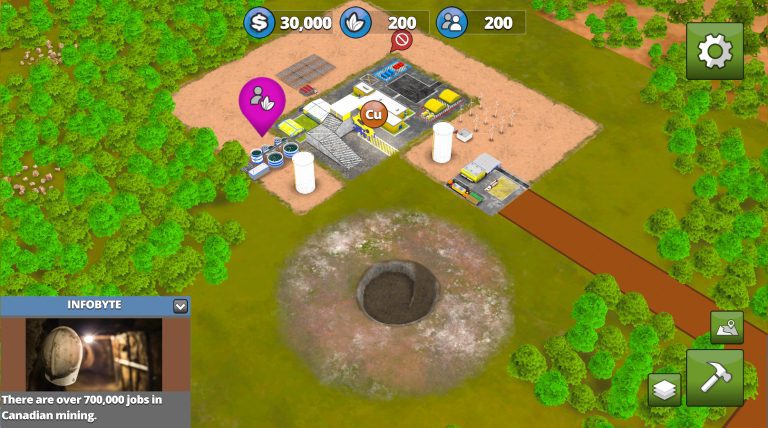
Task: Select the magenta community map marker
Action: (x=261, y=101)
